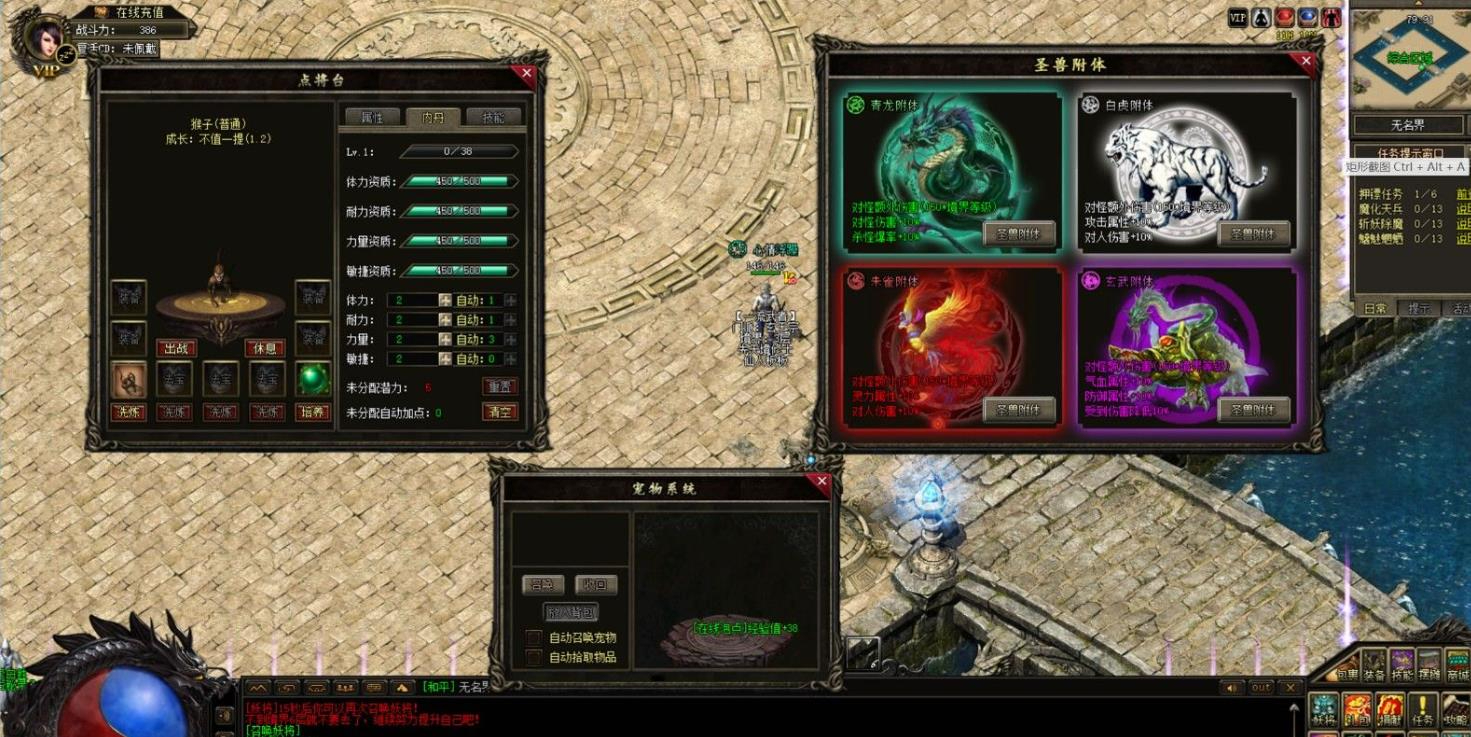The height and width of the screenshot is (737, 1471).
Task: Click the 召唤 pet button
Action: [x=543, y=585]
